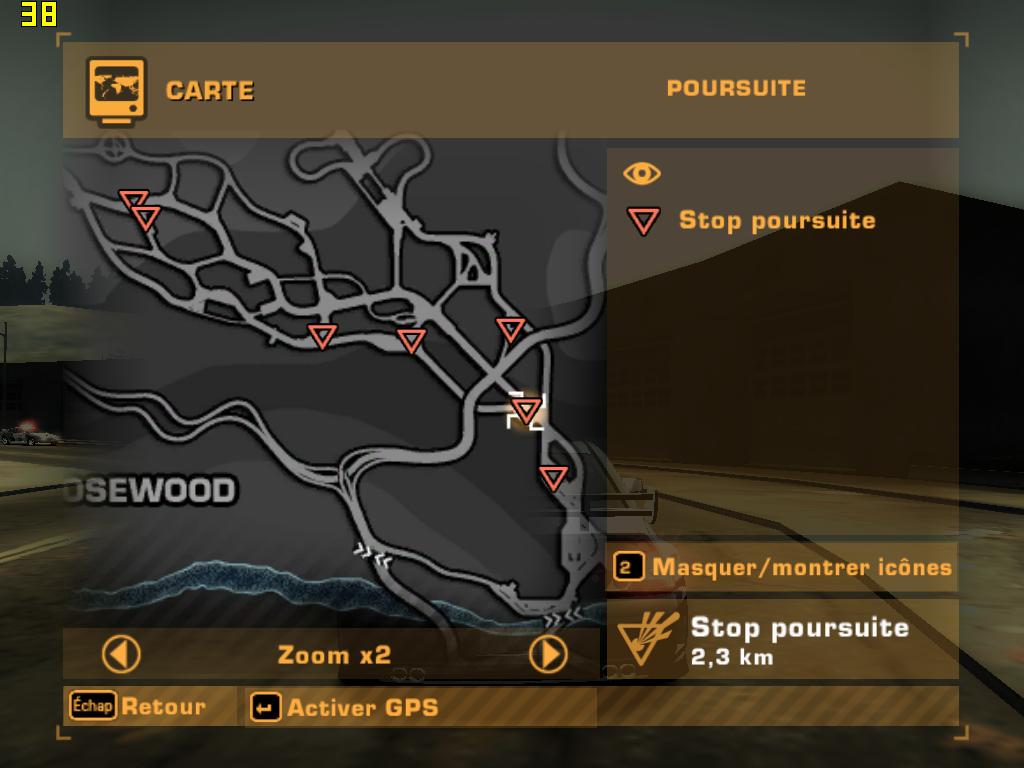Click the right zoom arrow button
Viewport: 1024px width, 768px height.
point(548,655)
